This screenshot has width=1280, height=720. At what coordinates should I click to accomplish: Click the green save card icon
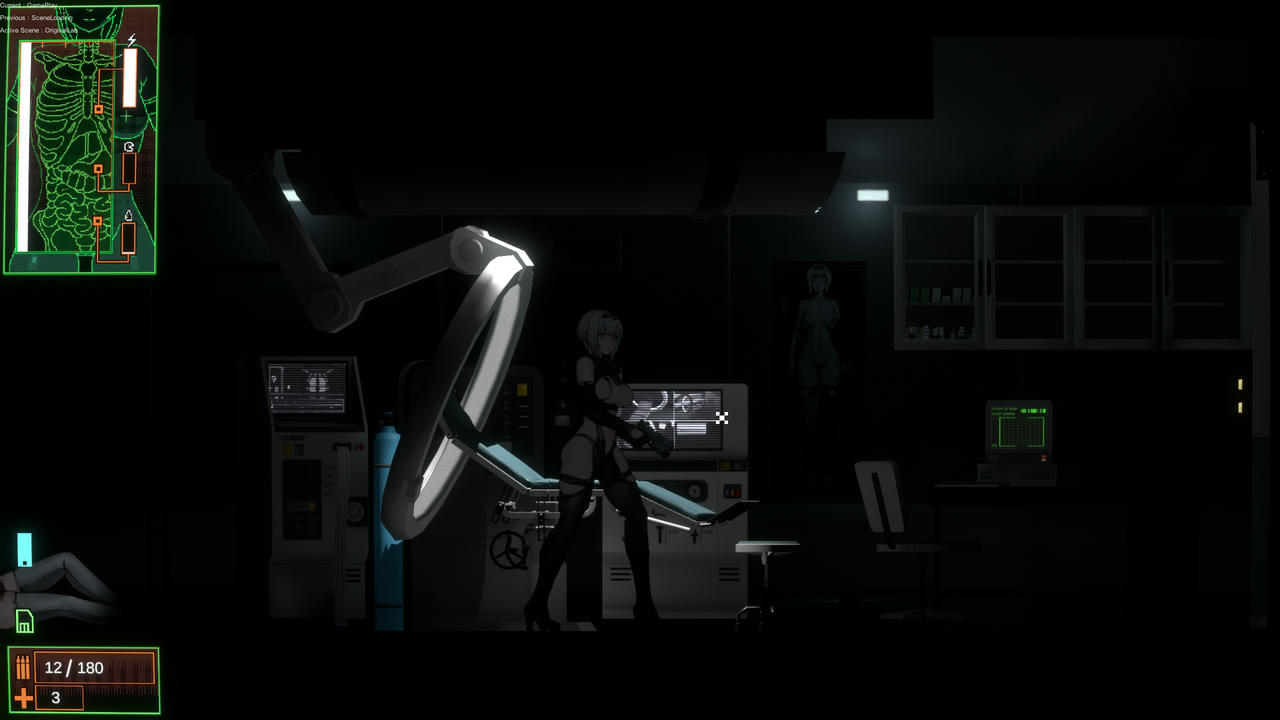[x=24, y=622]
